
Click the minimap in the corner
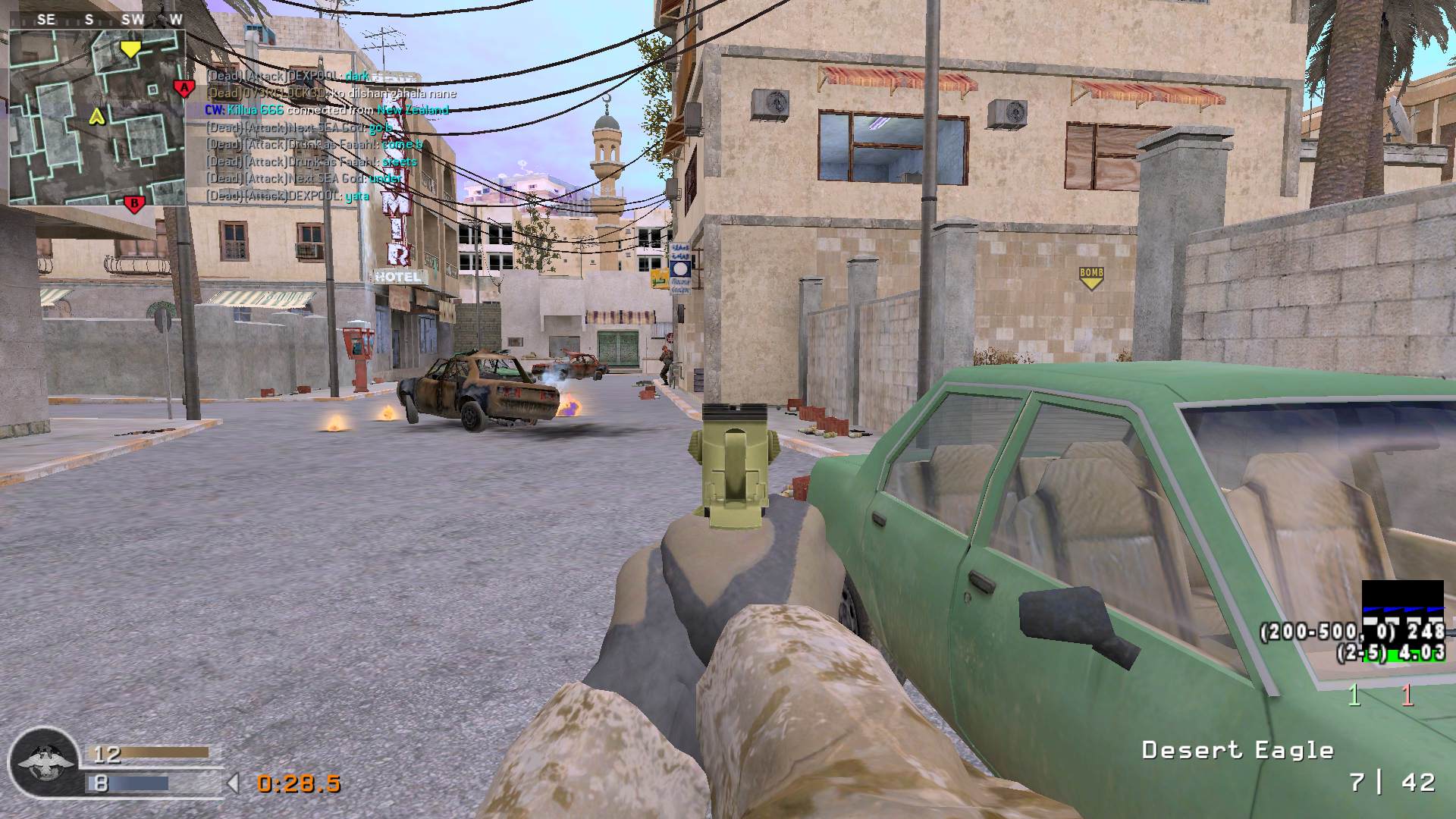pyautogui.click(x=97, y=115)
